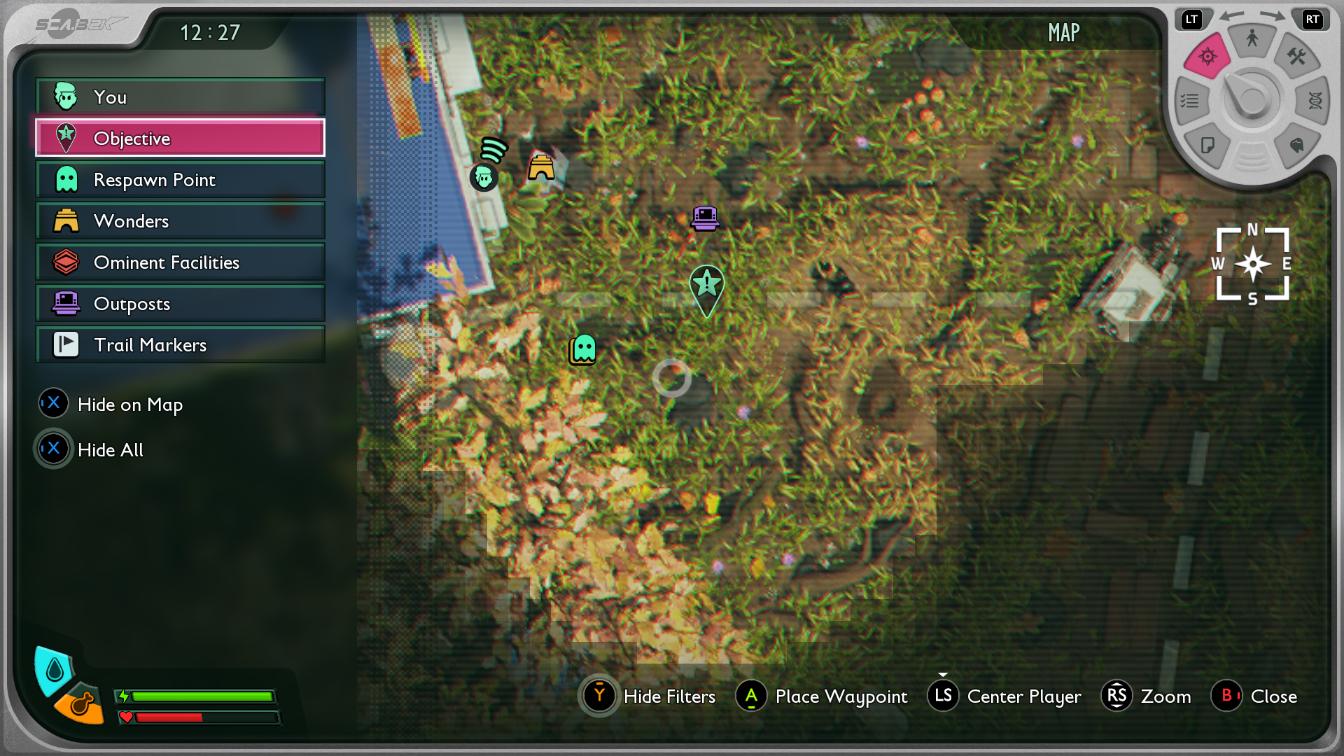Open the crafting hammer-and-wrench tab
Screen dimensions: 1344x756
[x=1296, y=57]
